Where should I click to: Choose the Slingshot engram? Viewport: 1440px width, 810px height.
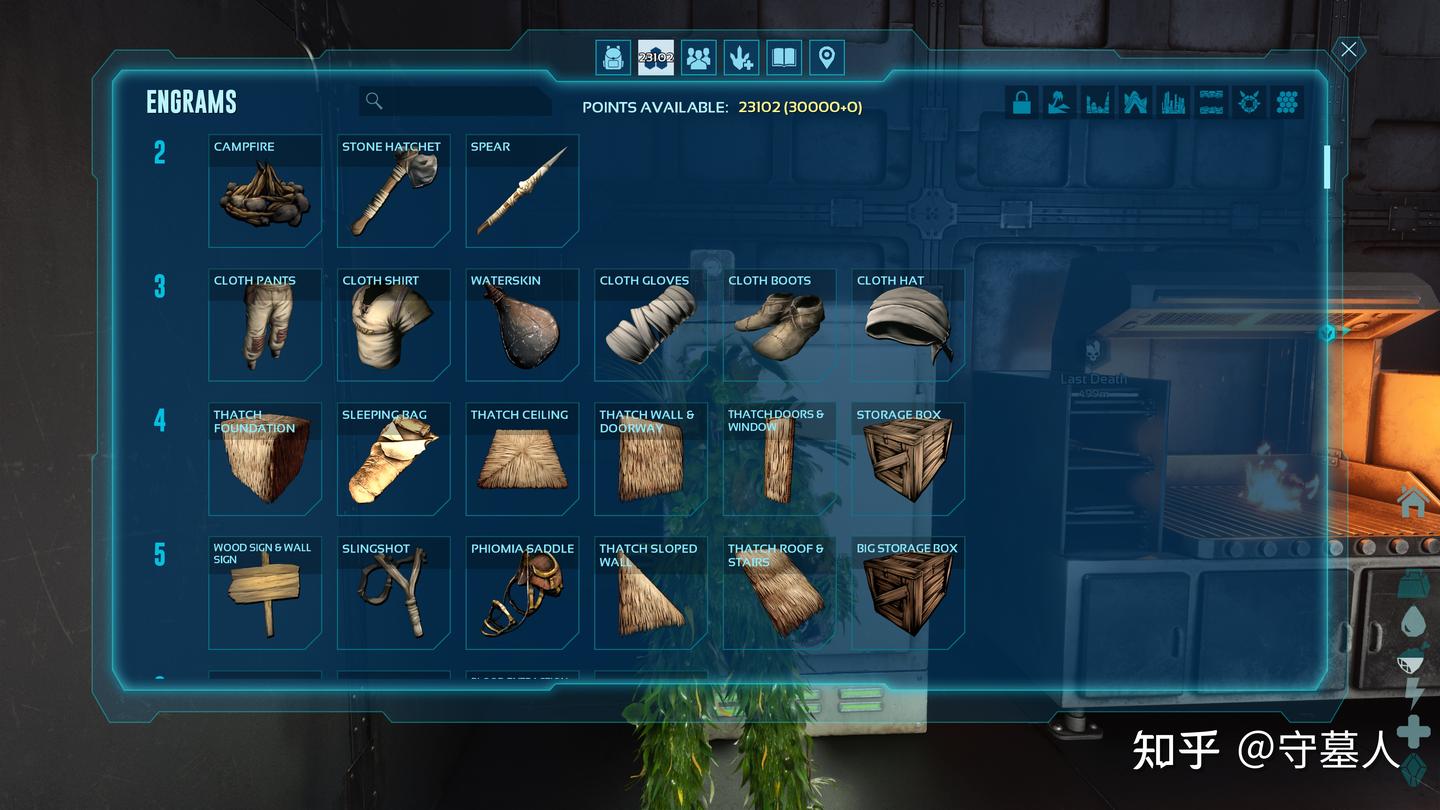pos(393,593)
